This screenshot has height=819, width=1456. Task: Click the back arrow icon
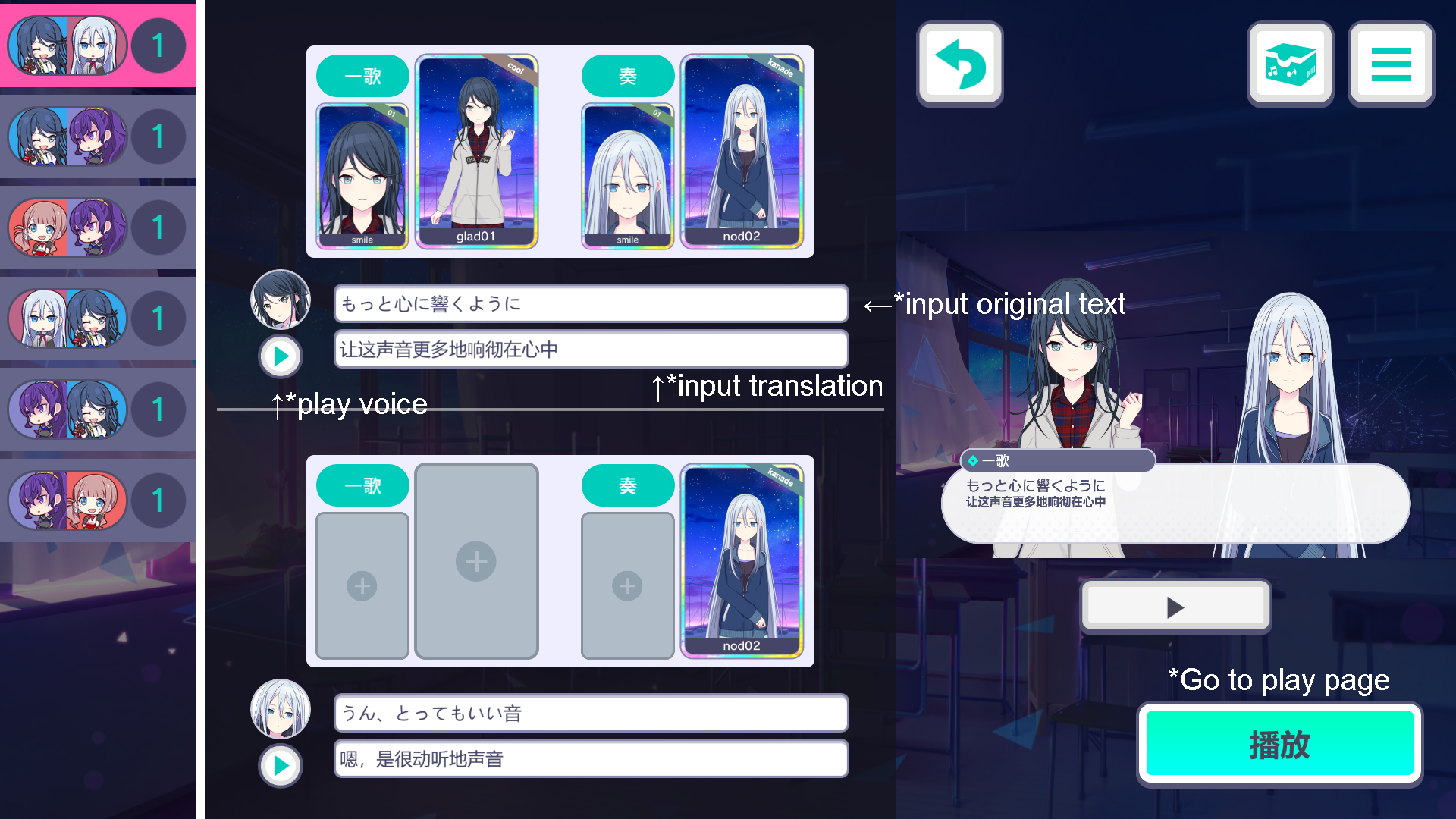[960, 64]
